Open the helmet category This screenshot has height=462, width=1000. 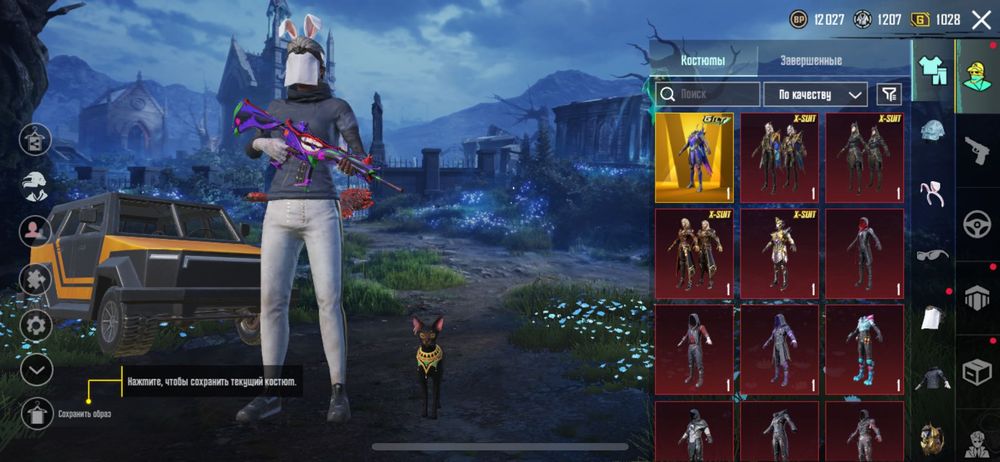pos(933,132)
